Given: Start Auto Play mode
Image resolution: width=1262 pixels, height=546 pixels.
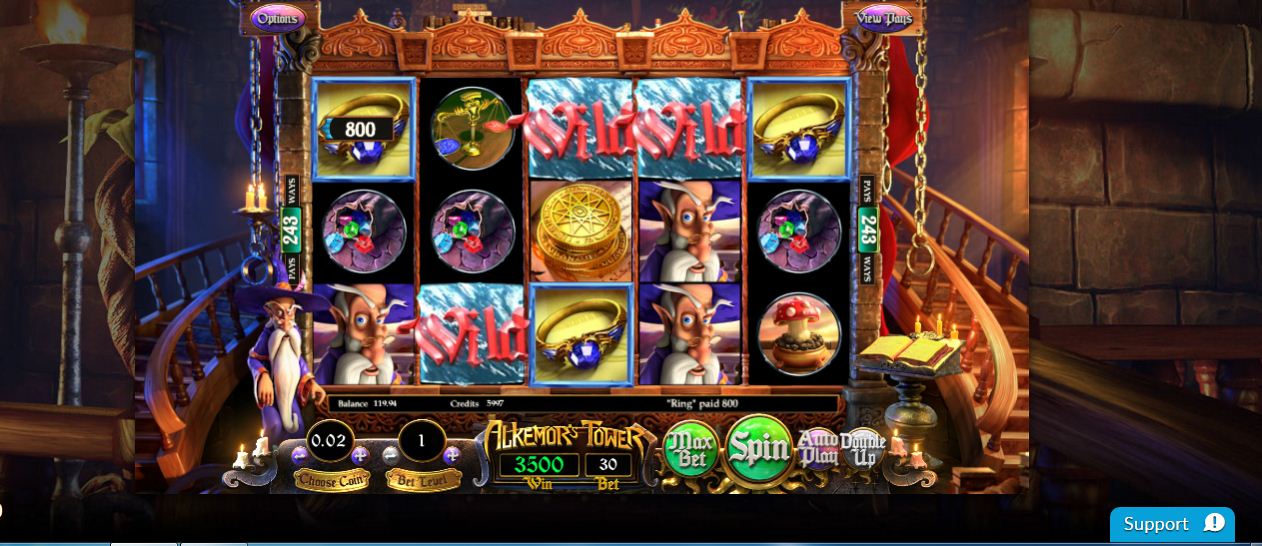Looking at the screenshot, I should pyautogui.click(x=815, y=450).
